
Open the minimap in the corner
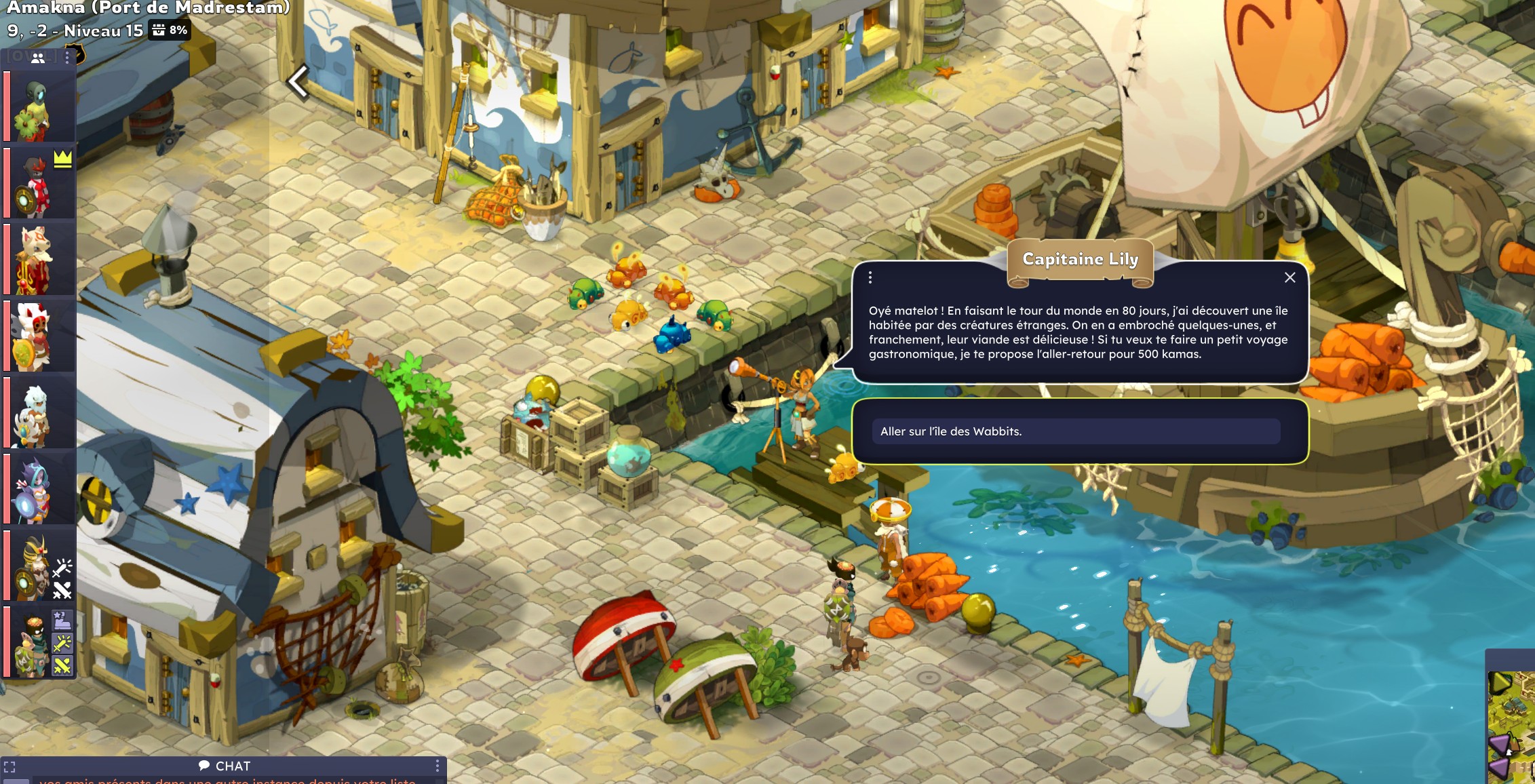pos(1512,726)
